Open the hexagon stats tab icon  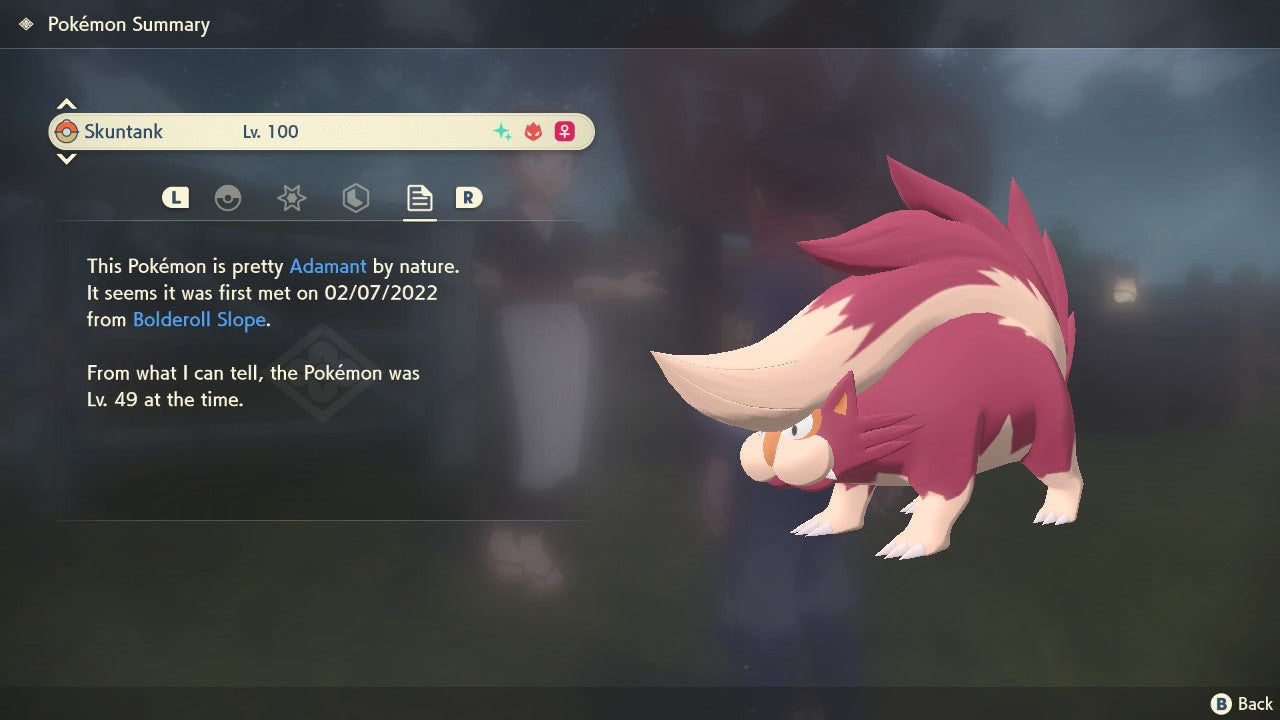tap(356, 198)
